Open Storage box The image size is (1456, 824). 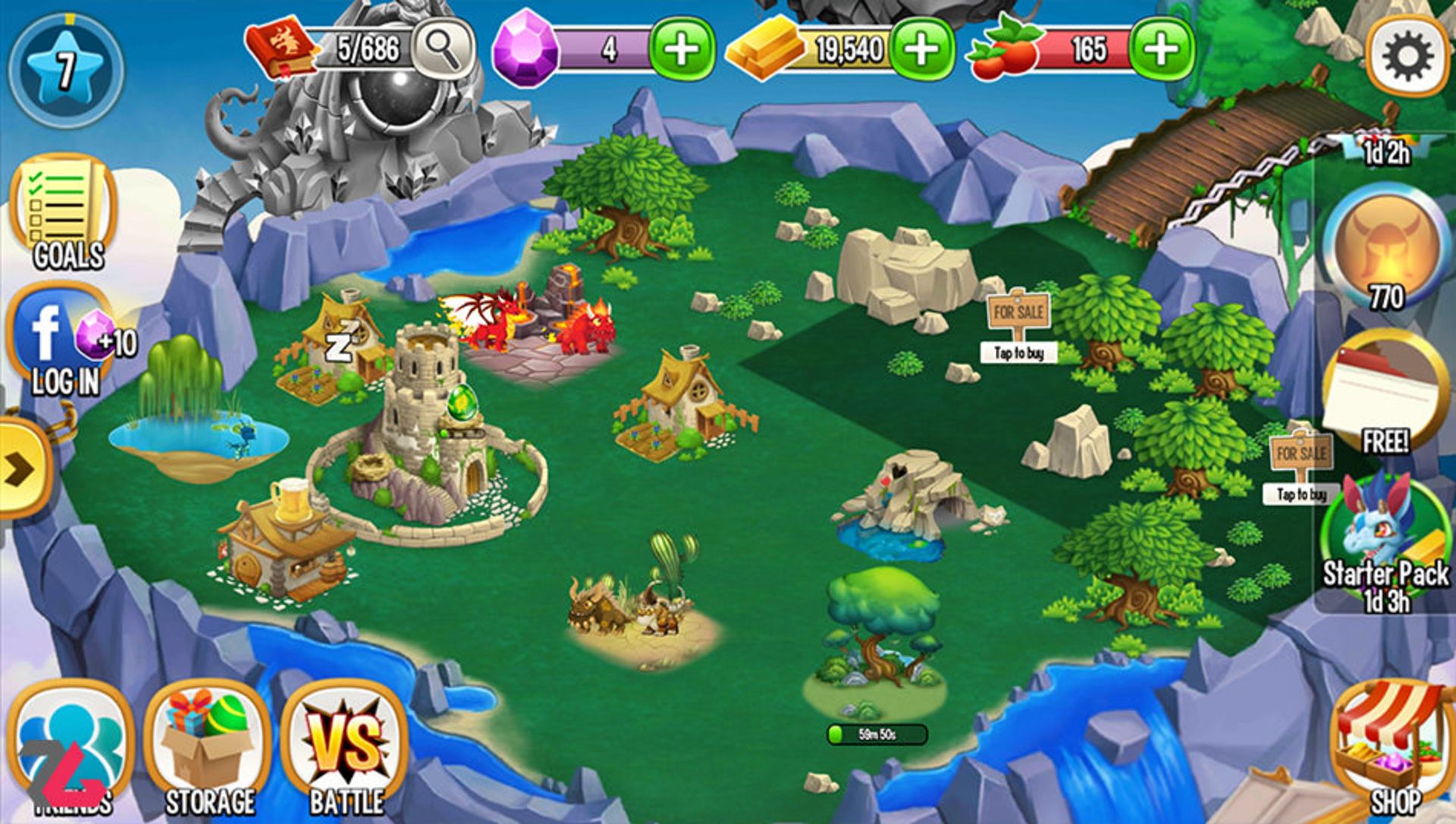[209, 750]
